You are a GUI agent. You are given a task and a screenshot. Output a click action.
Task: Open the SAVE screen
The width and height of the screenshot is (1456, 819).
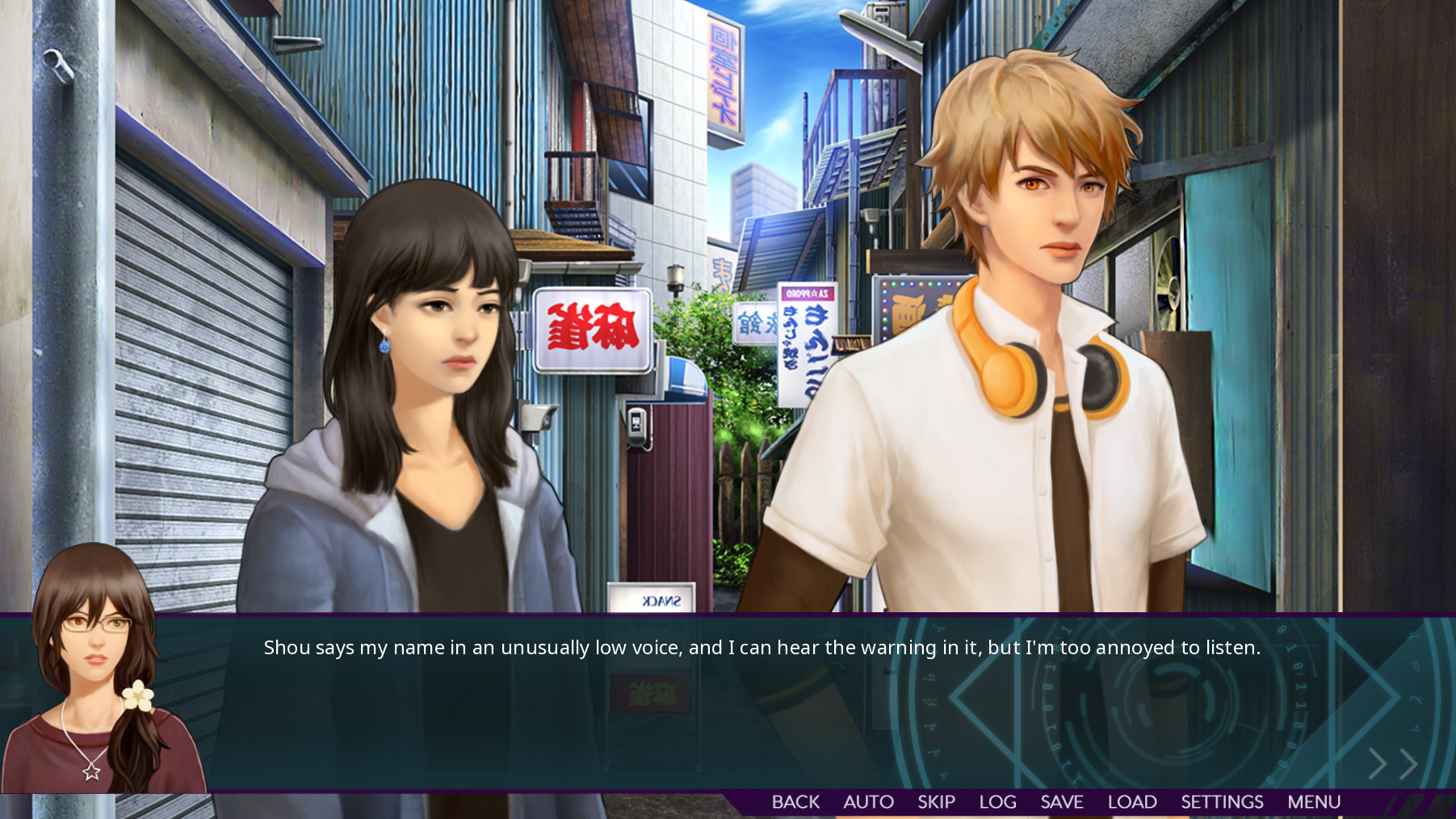(x=1063, y=801)
